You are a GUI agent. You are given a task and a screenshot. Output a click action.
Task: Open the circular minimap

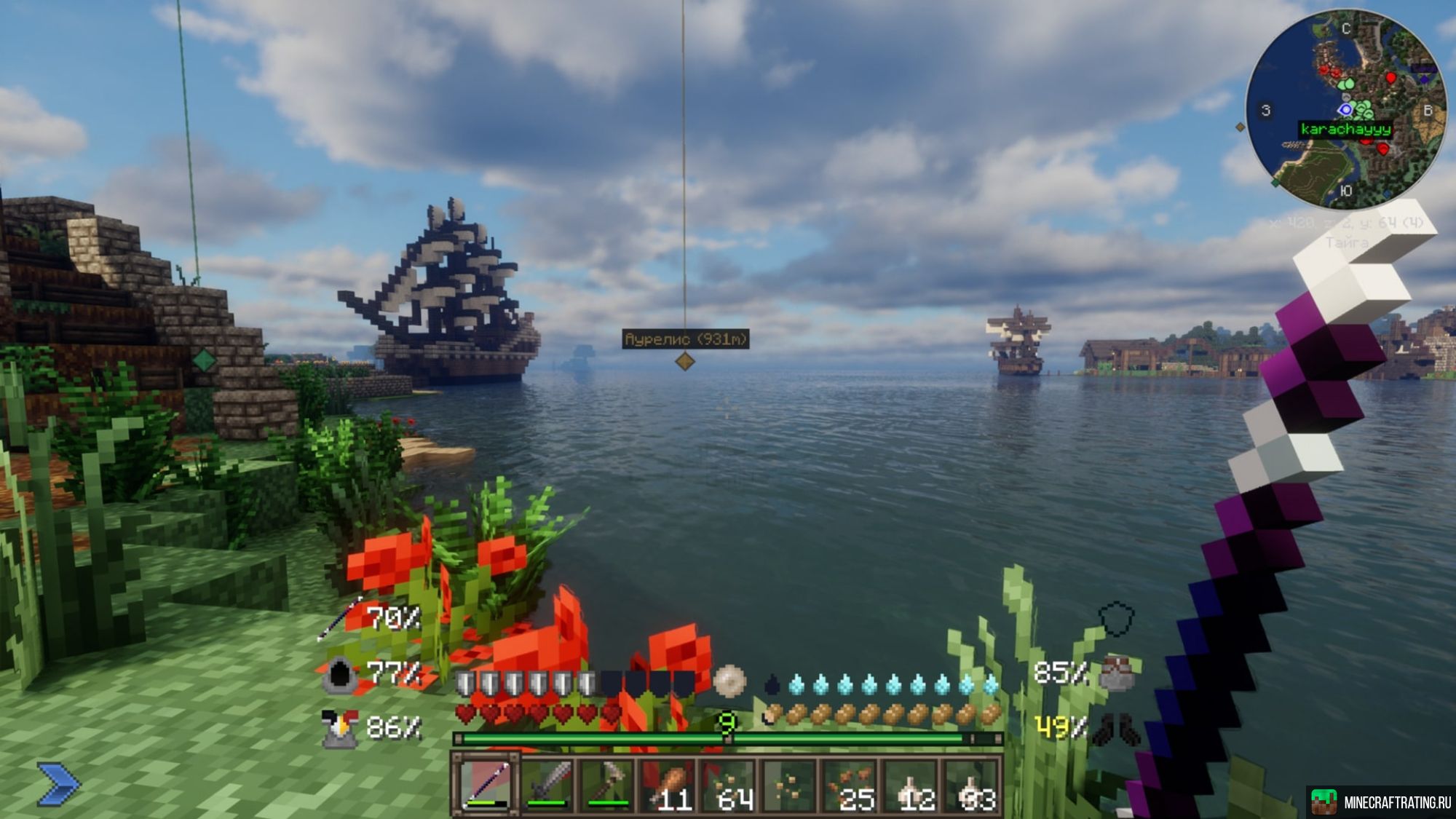coord(1345,108)
